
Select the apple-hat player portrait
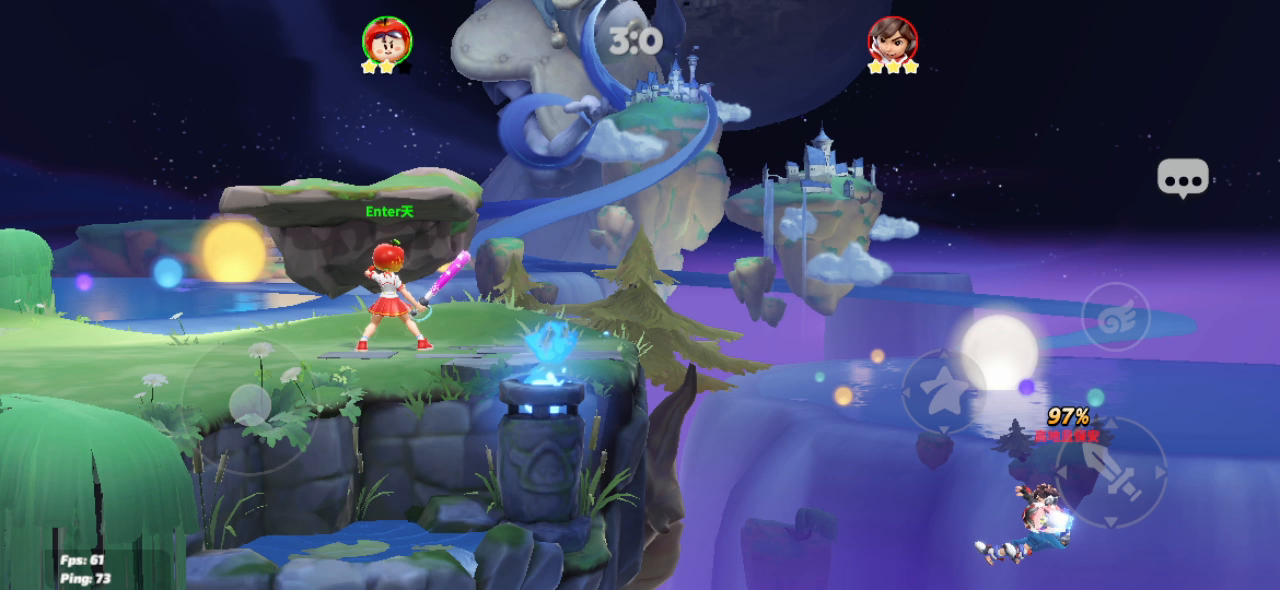pos(386,41)
